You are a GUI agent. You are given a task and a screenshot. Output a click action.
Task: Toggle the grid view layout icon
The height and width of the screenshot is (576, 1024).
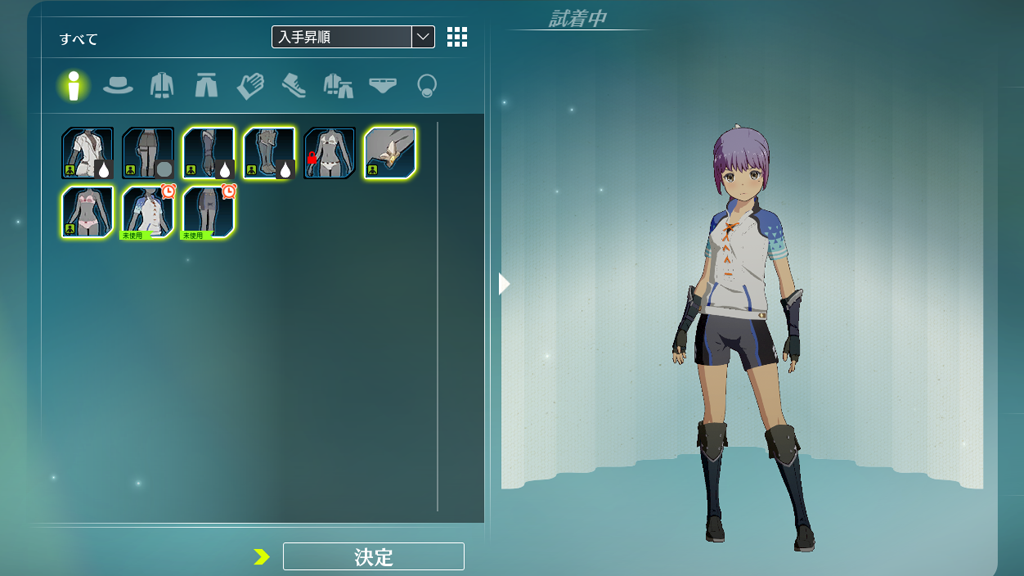point(457,37)
